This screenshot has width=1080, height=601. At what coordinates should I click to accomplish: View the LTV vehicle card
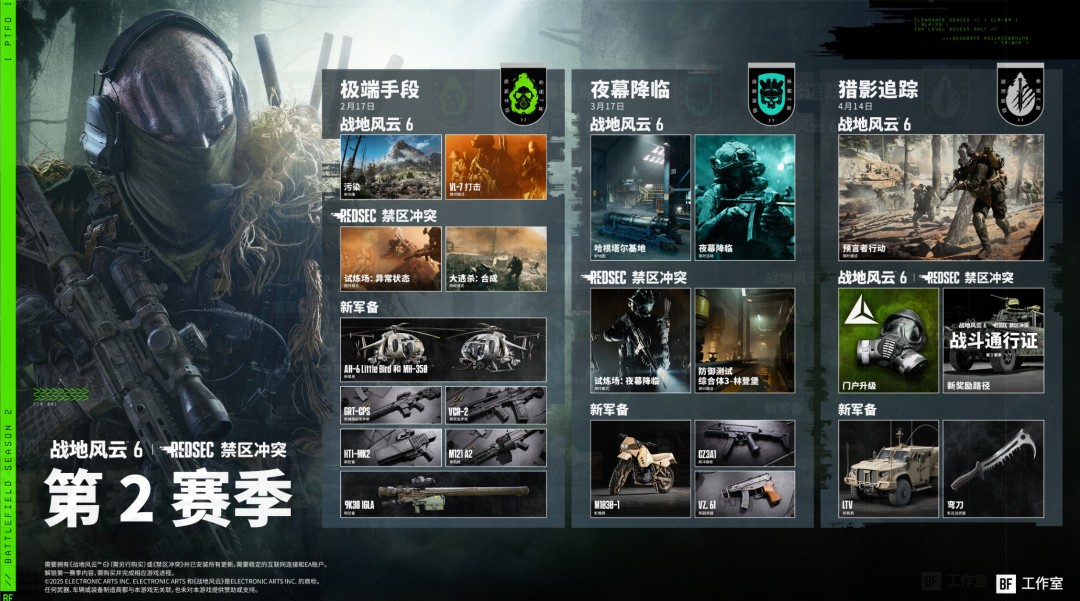(x=888, y=468)
